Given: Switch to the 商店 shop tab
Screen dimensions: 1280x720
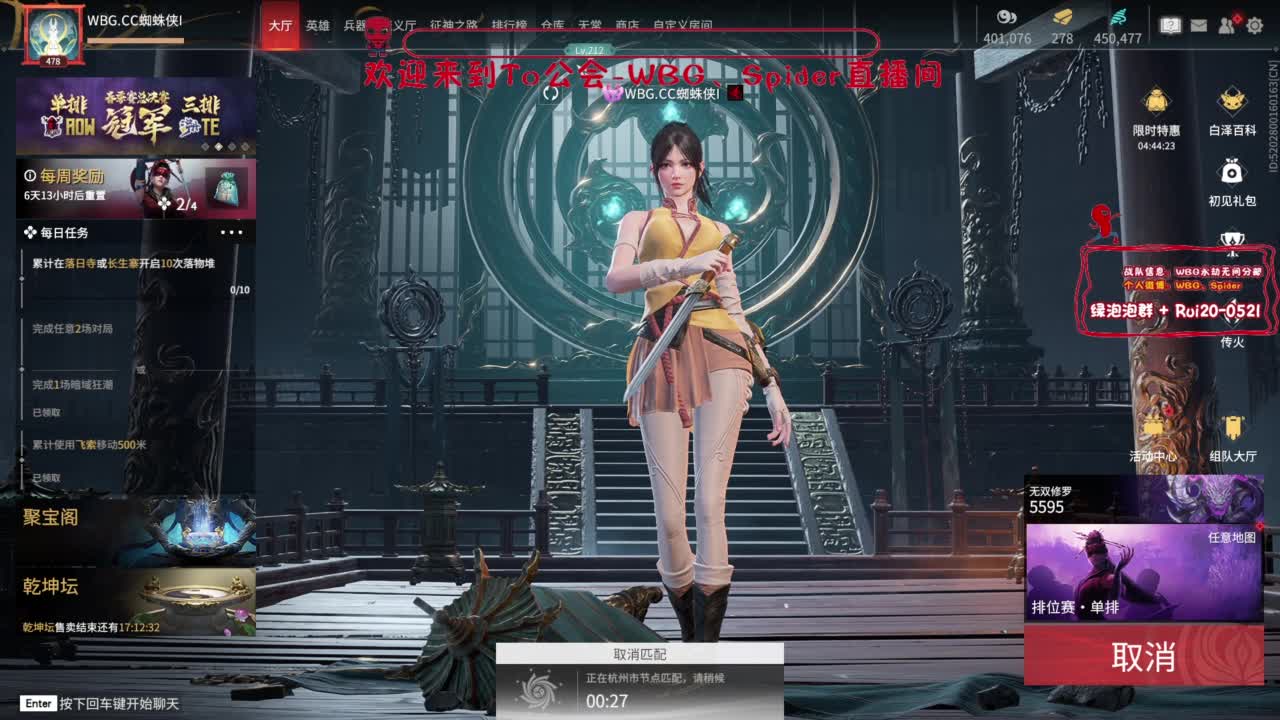Looking at the screenshot, I should (626, 26).
